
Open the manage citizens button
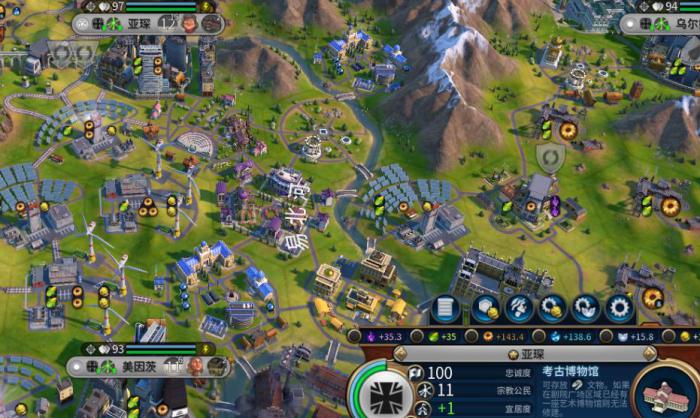519,307
